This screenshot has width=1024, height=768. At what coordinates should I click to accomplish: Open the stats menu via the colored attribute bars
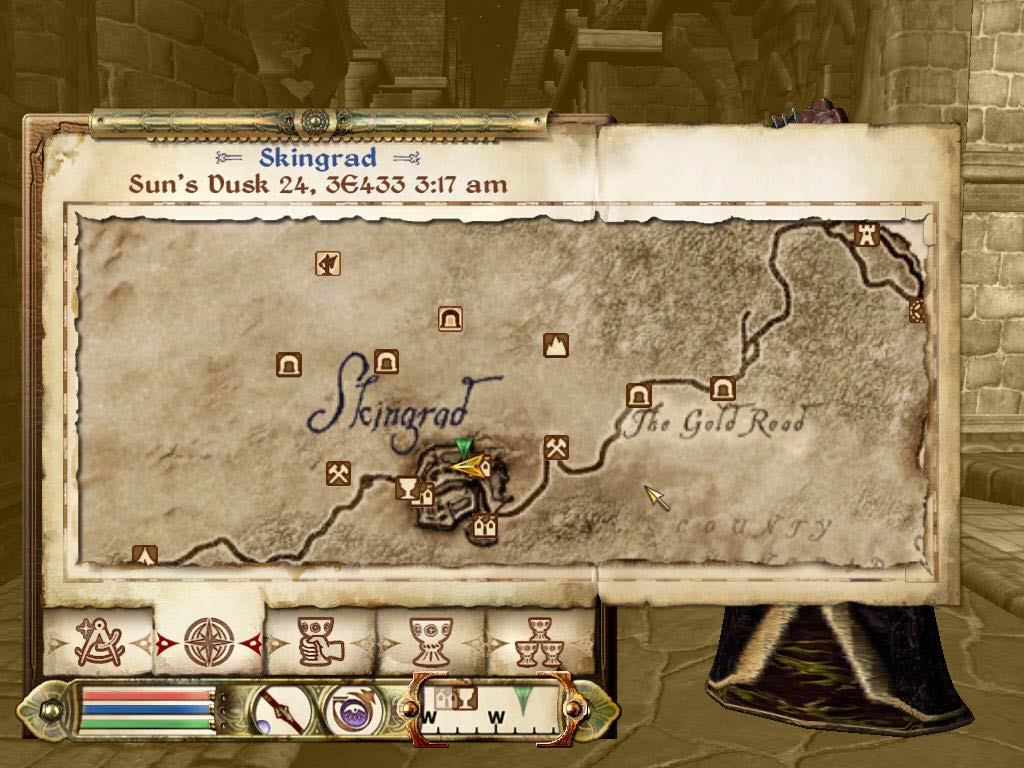[x=147, y=711]
